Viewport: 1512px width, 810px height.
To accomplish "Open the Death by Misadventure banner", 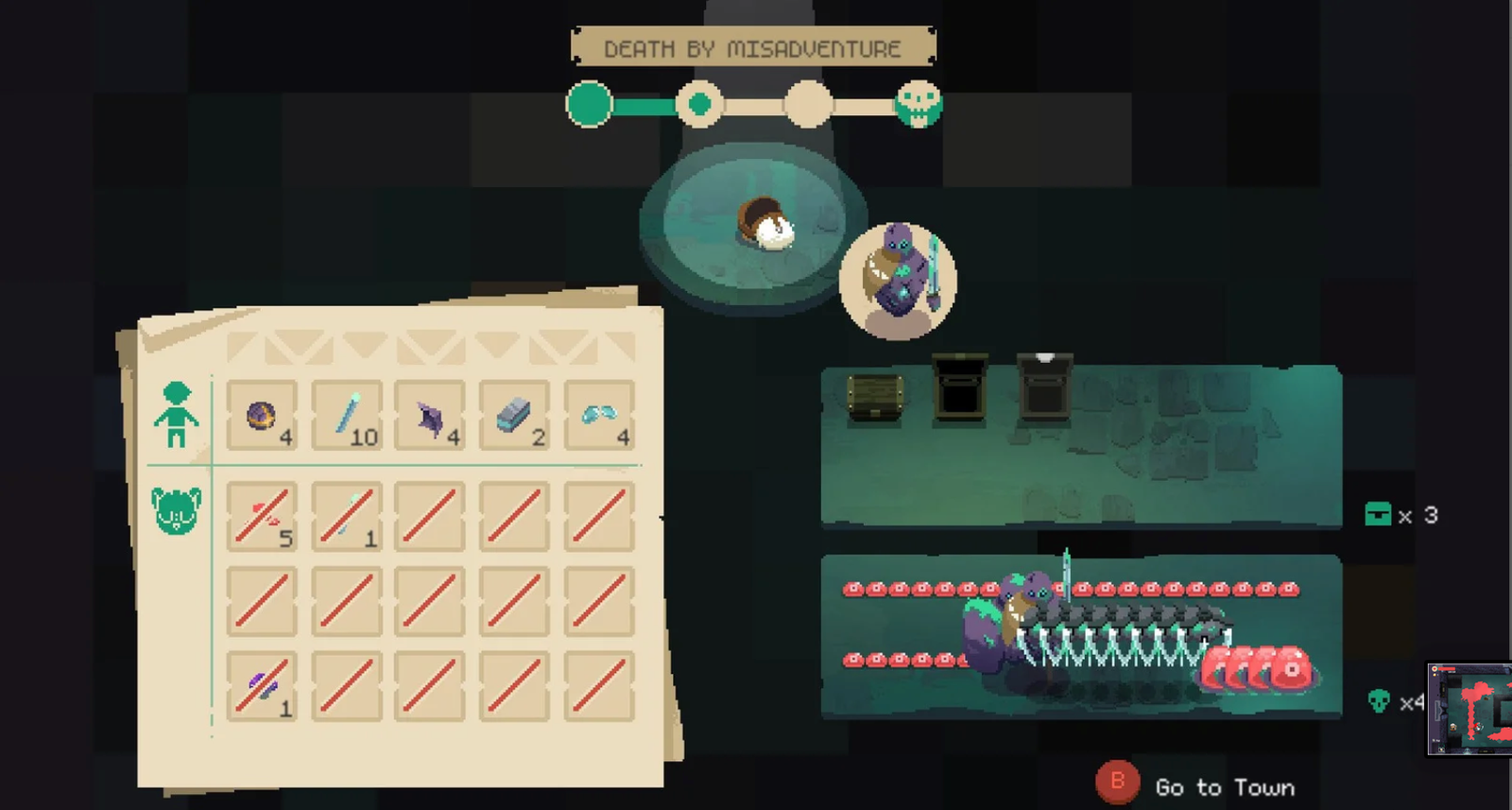I will (751, 47).
